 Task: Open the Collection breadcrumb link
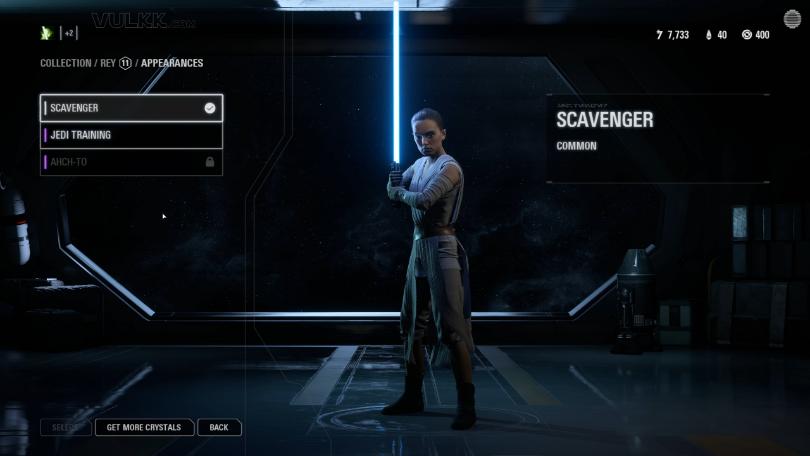(65, 63)
